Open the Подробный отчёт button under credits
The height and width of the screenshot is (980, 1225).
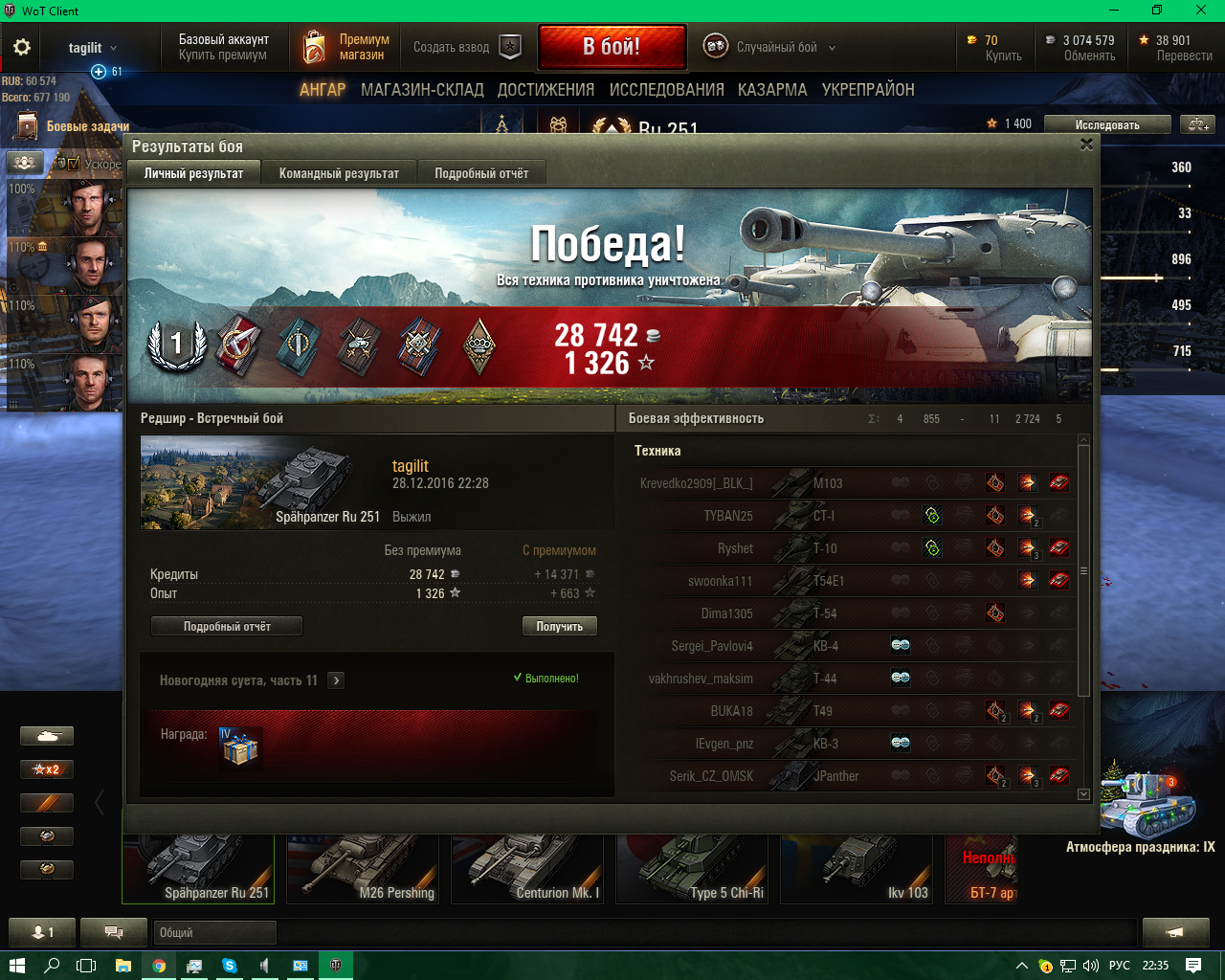[227, 627]
